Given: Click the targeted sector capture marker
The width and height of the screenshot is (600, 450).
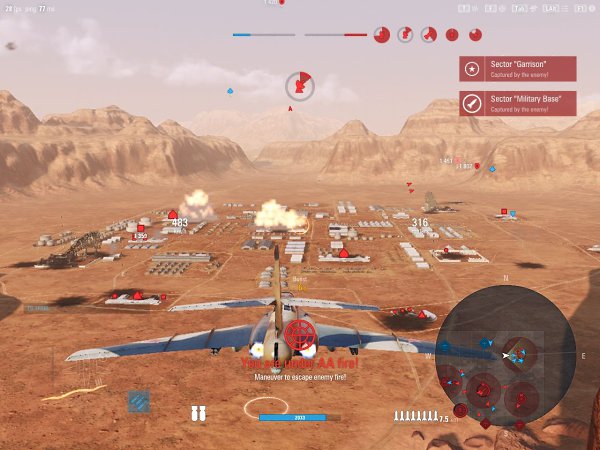Looking at the screenshot, I should tap(299, 87).
